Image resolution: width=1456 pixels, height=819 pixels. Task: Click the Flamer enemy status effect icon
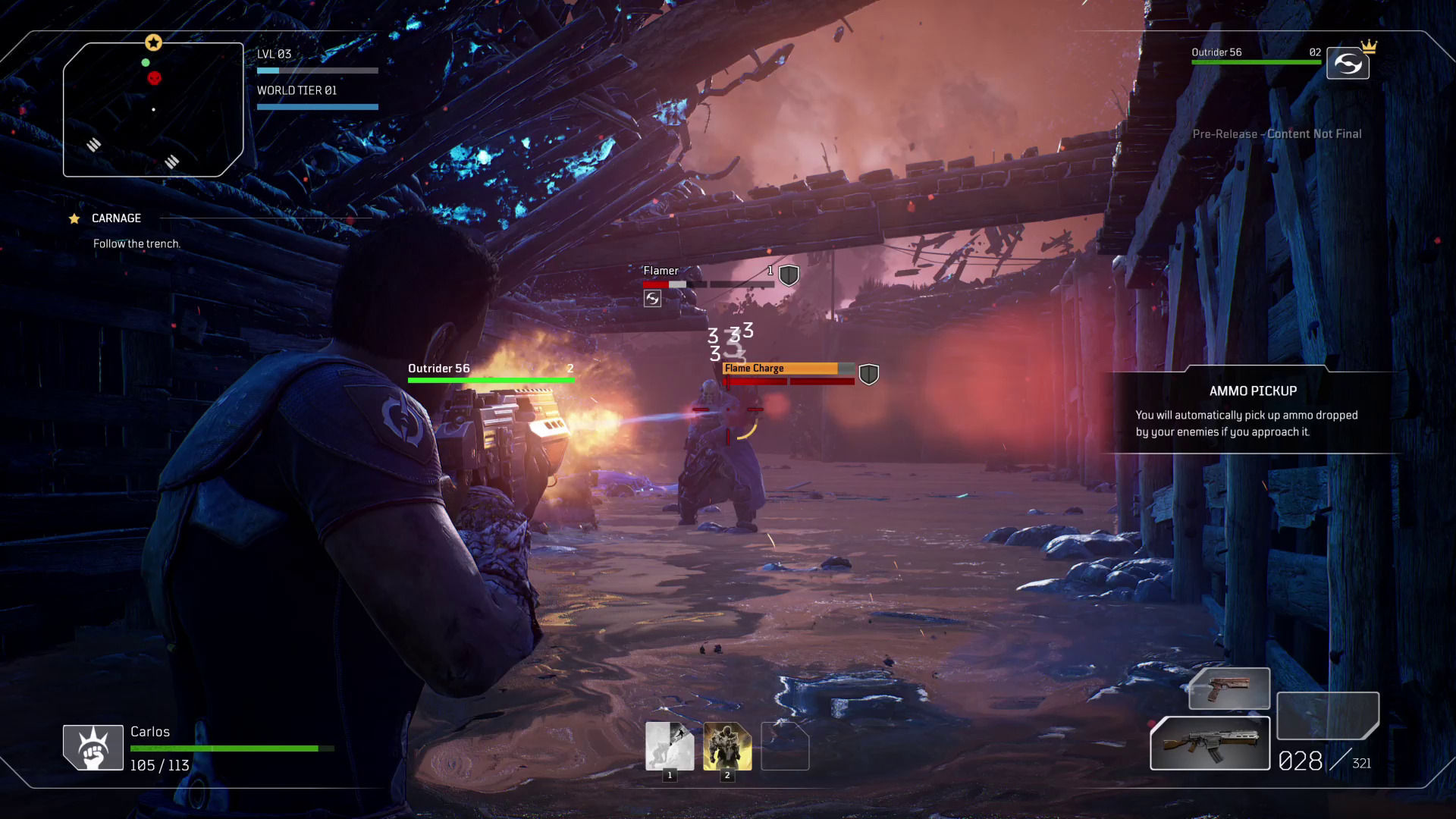pos(652,299)
